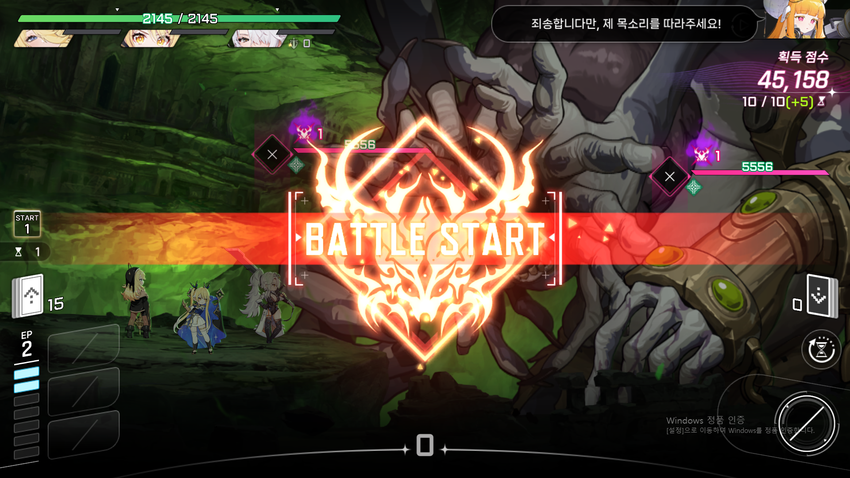Click the START turn counter badge
The width and height of the screenshot is (850, 478).
point(27,223)
